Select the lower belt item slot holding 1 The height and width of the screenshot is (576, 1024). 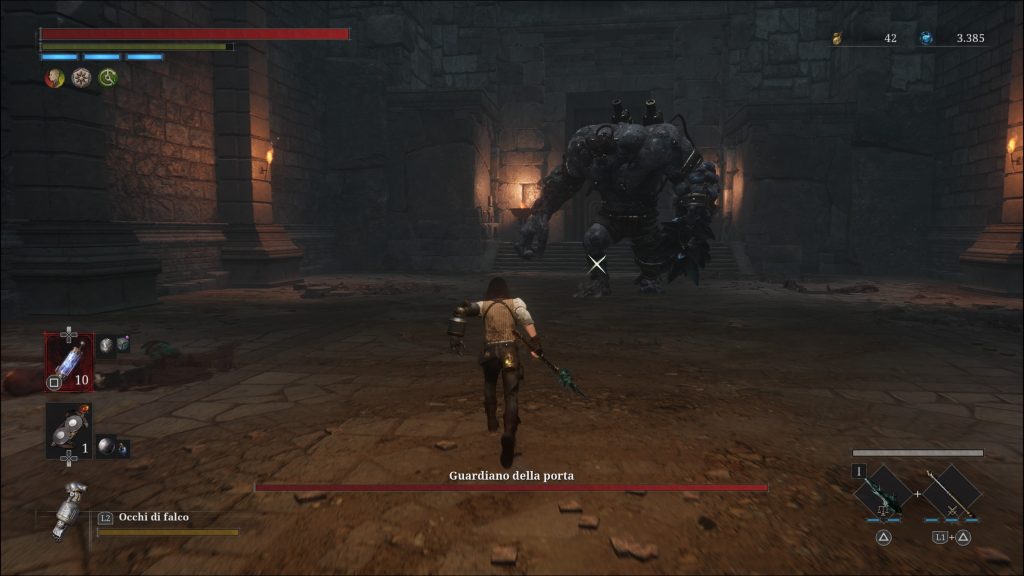68,430
